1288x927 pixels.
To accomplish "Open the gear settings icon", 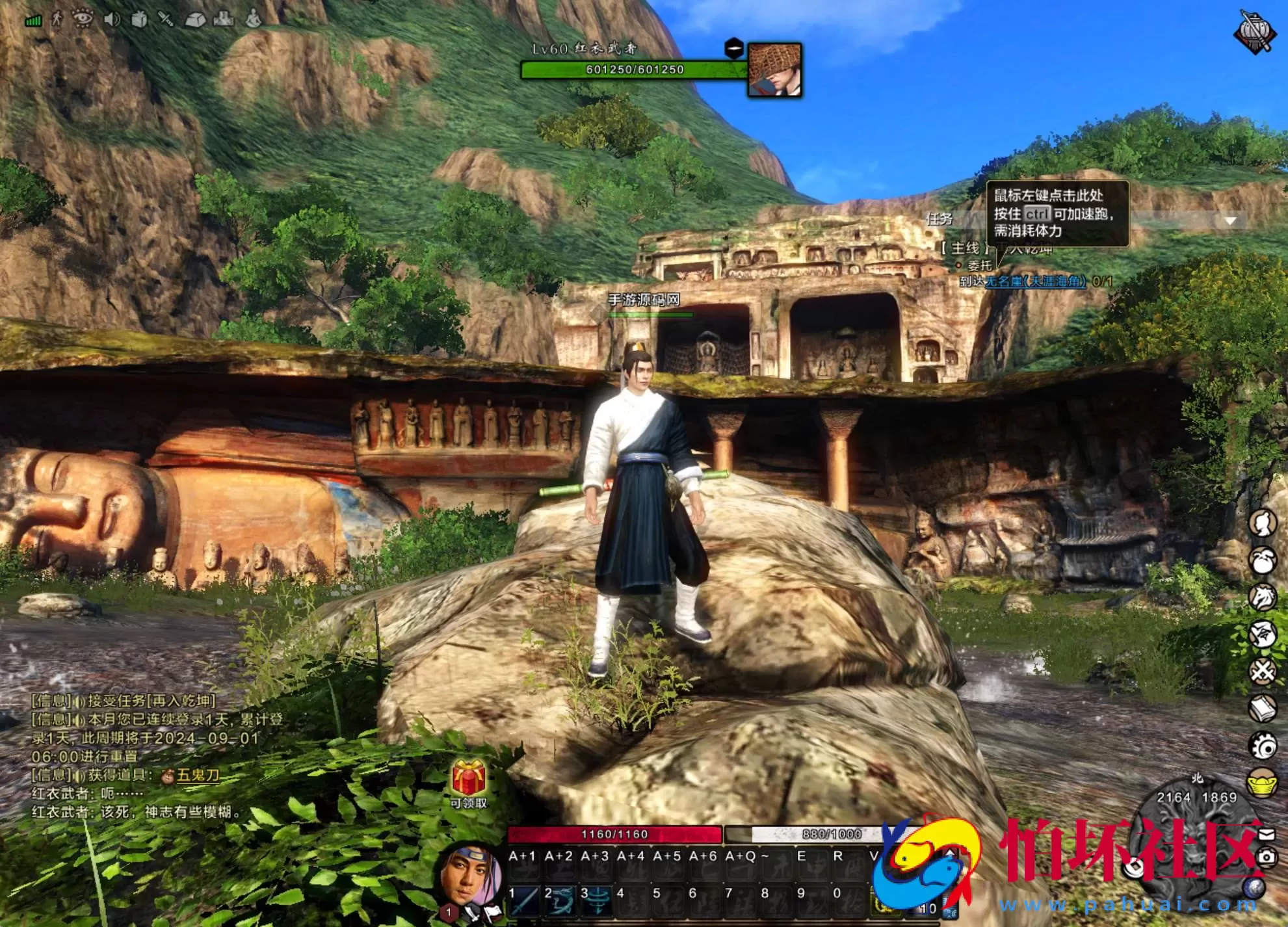I will [x=1263, y=746].
